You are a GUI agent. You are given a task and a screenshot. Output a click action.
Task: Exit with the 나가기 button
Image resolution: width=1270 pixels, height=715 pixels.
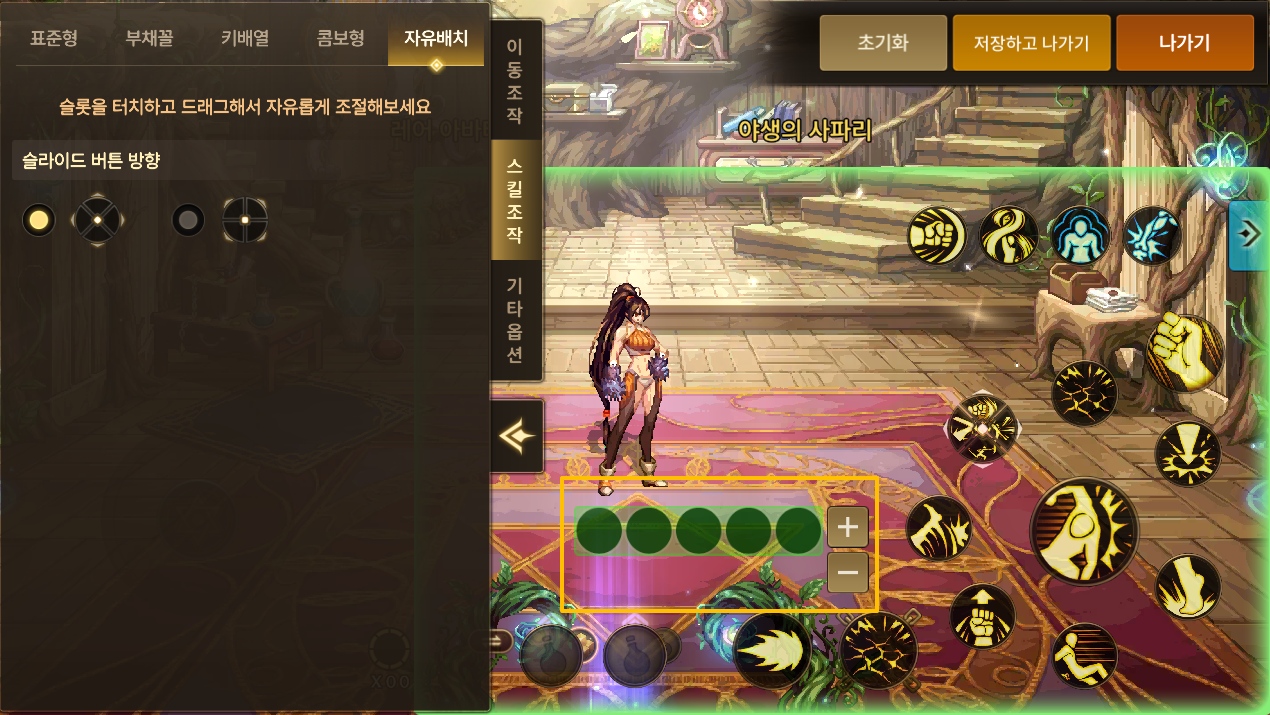click(x=1184, y=43)
